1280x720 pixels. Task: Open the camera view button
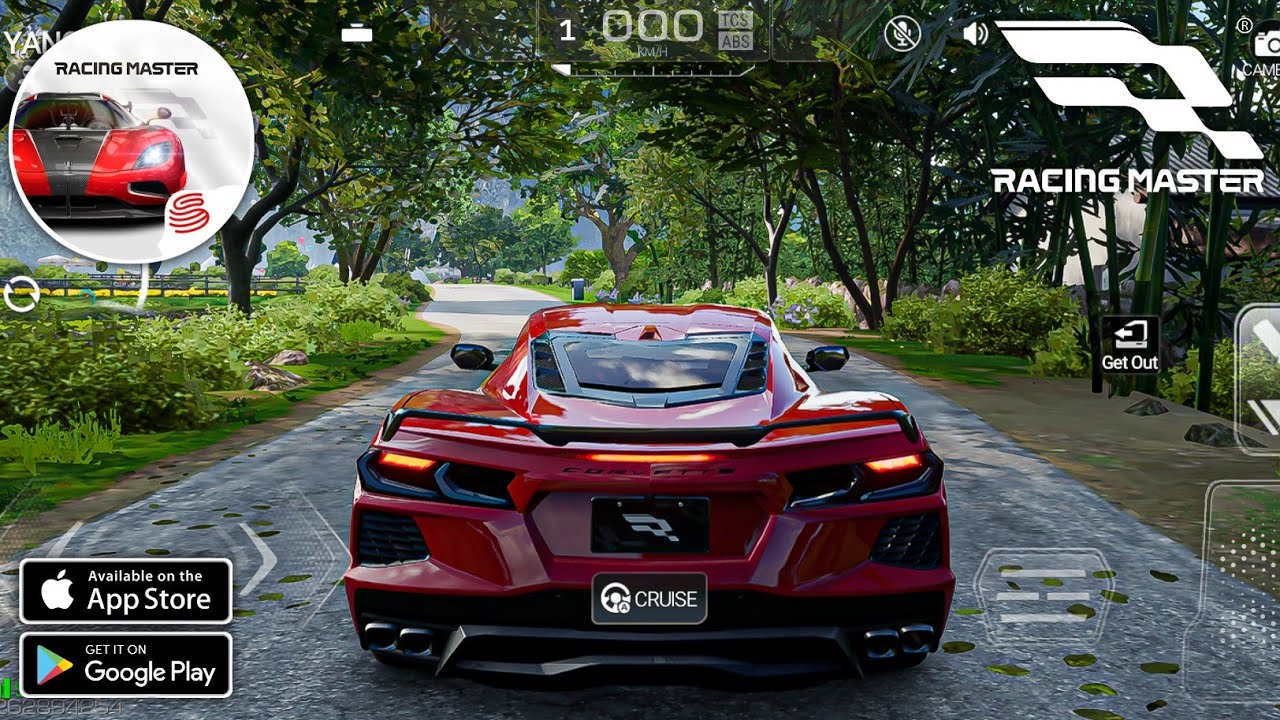coord(1265,45)
